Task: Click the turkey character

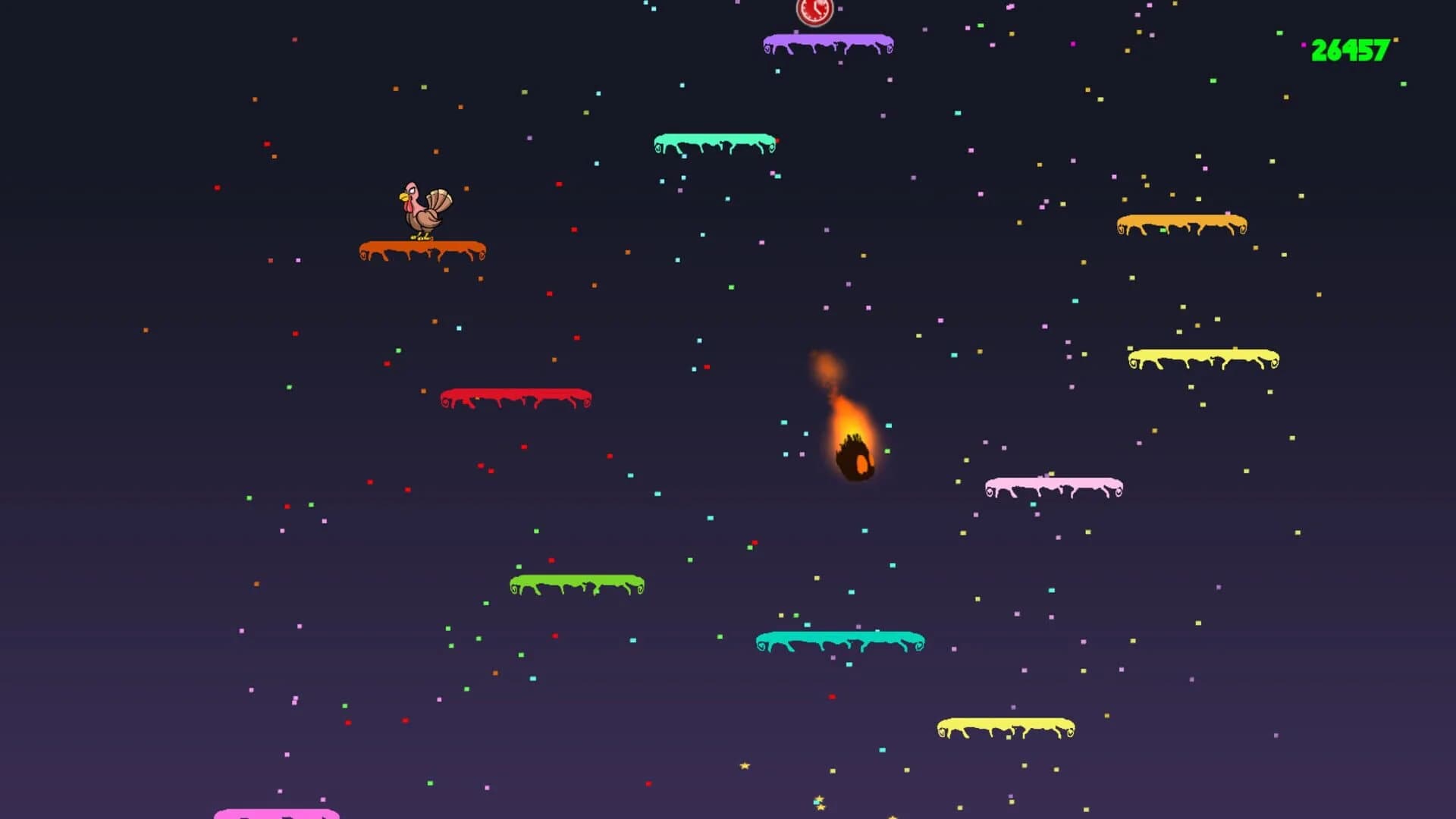Action: click(422, 209)
